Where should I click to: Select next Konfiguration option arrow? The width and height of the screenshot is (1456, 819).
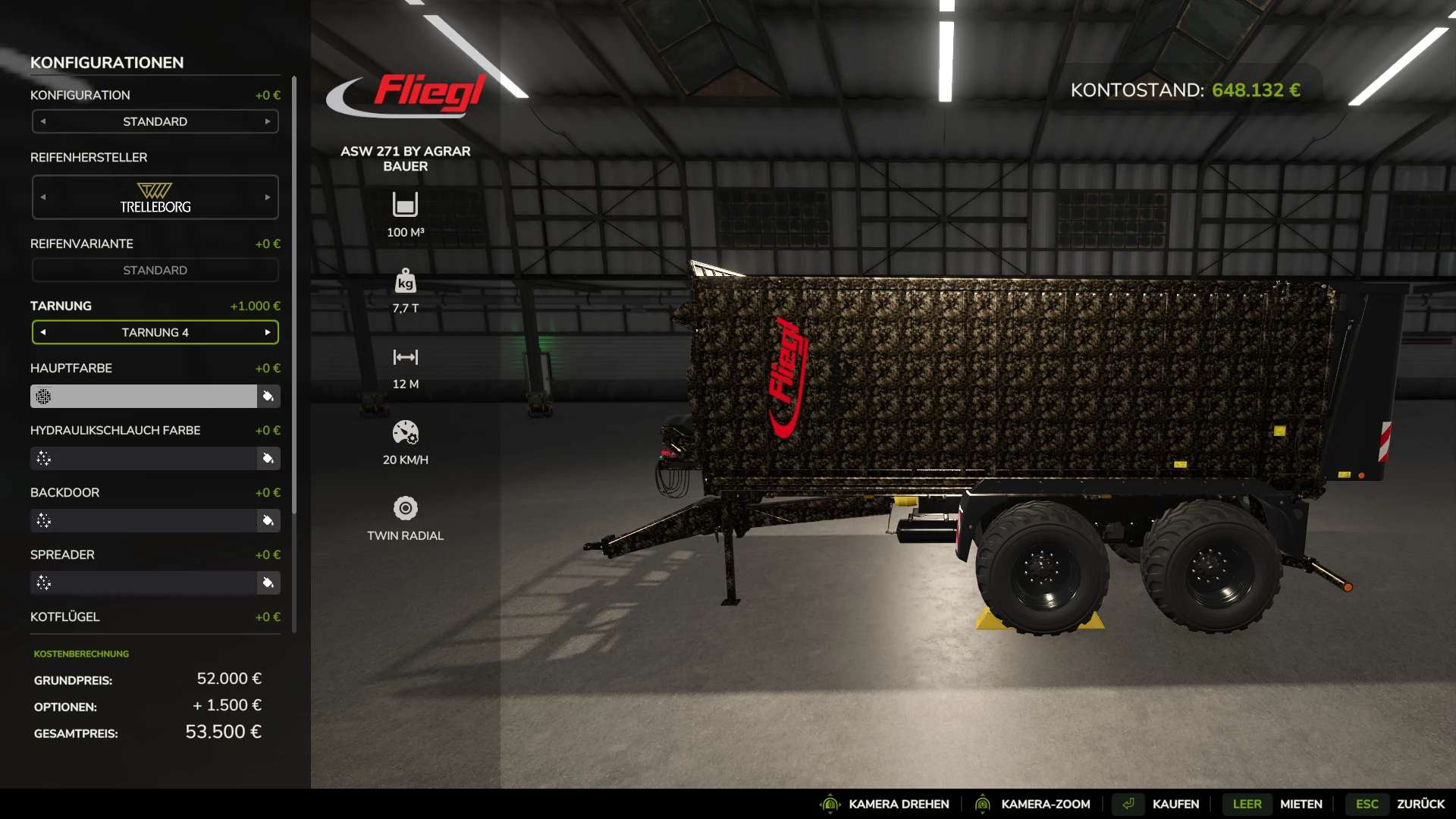(268, 121)
